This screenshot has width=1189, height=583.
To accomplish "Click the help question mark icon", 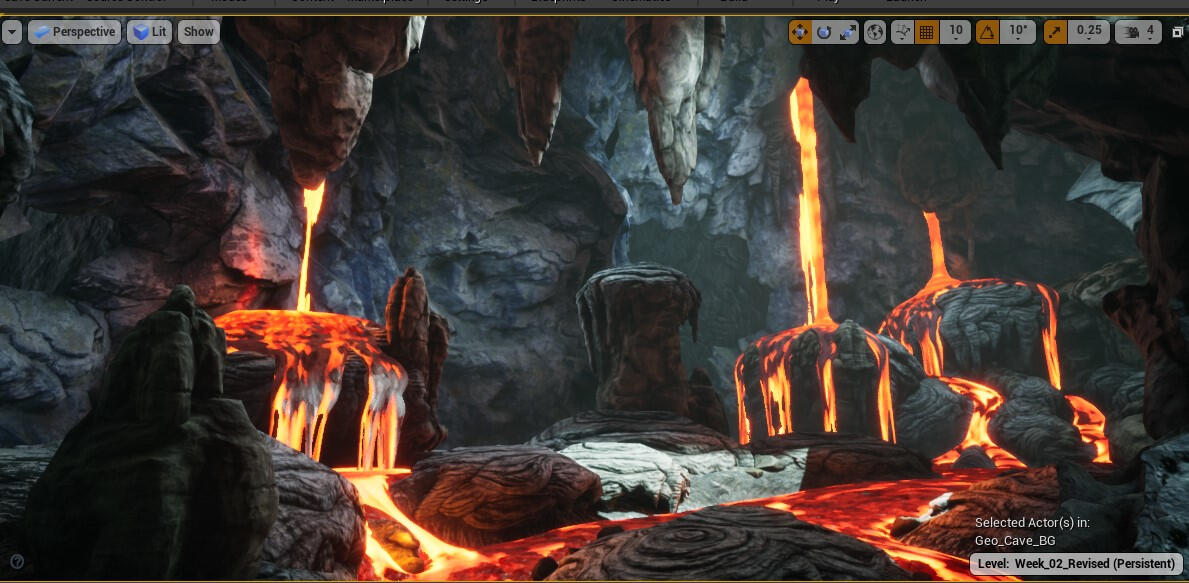I will (17, 561).
